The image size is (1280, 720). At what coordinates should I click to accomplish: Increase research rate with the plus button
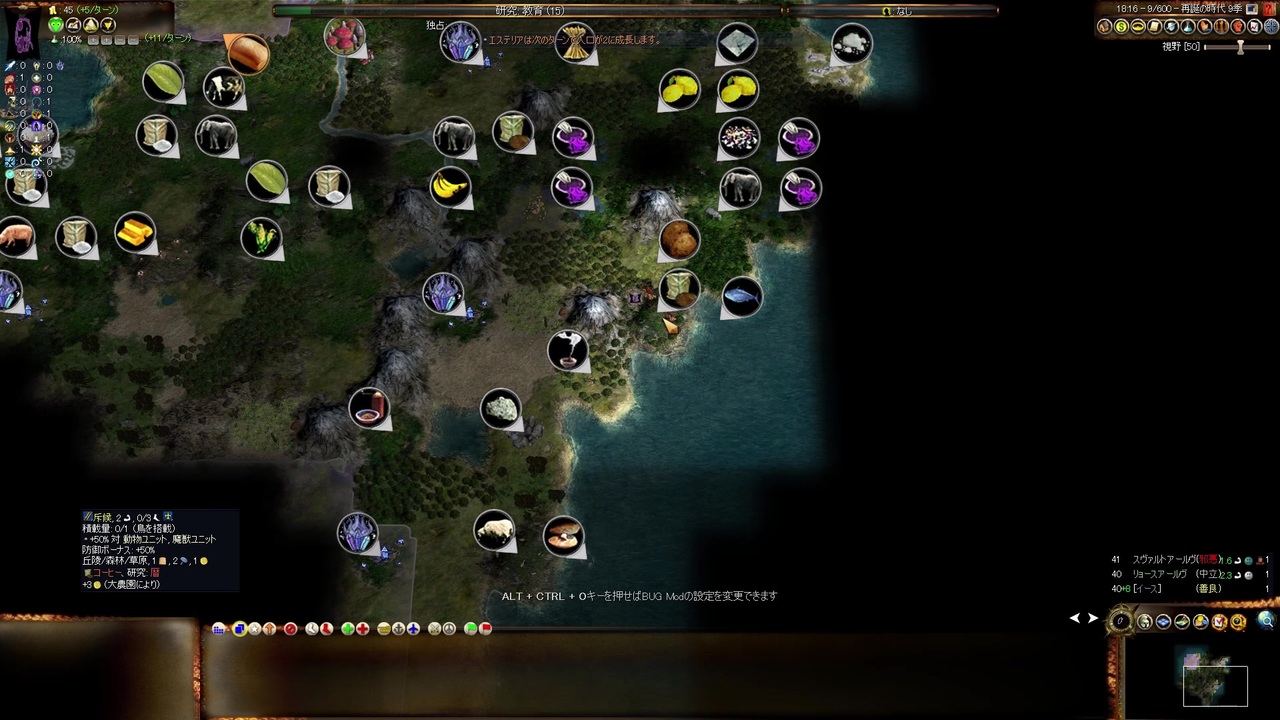coord(93,40)
